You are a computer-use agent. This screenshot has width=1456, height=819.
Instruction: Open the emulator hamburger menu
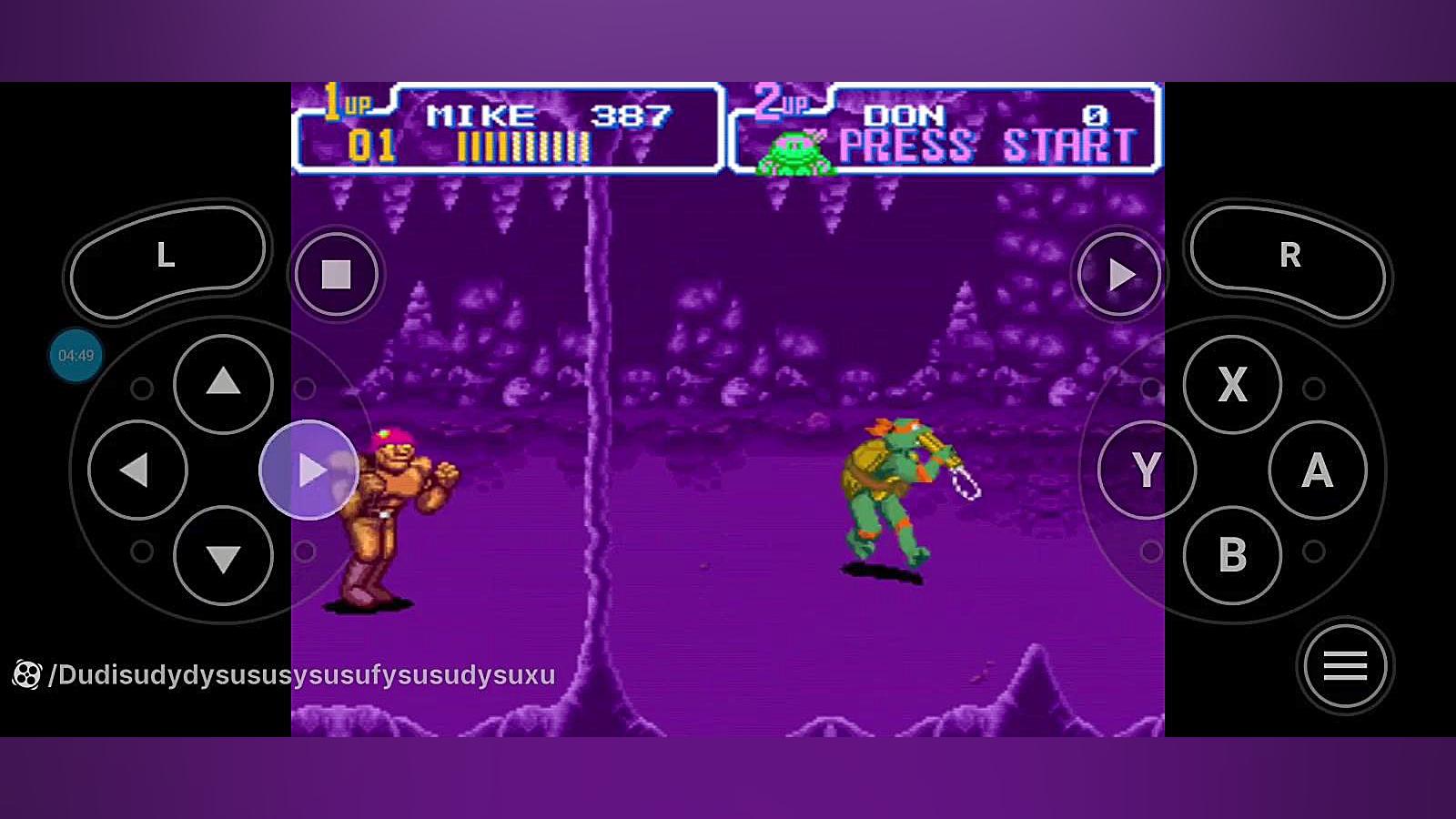pos(1345,666)
